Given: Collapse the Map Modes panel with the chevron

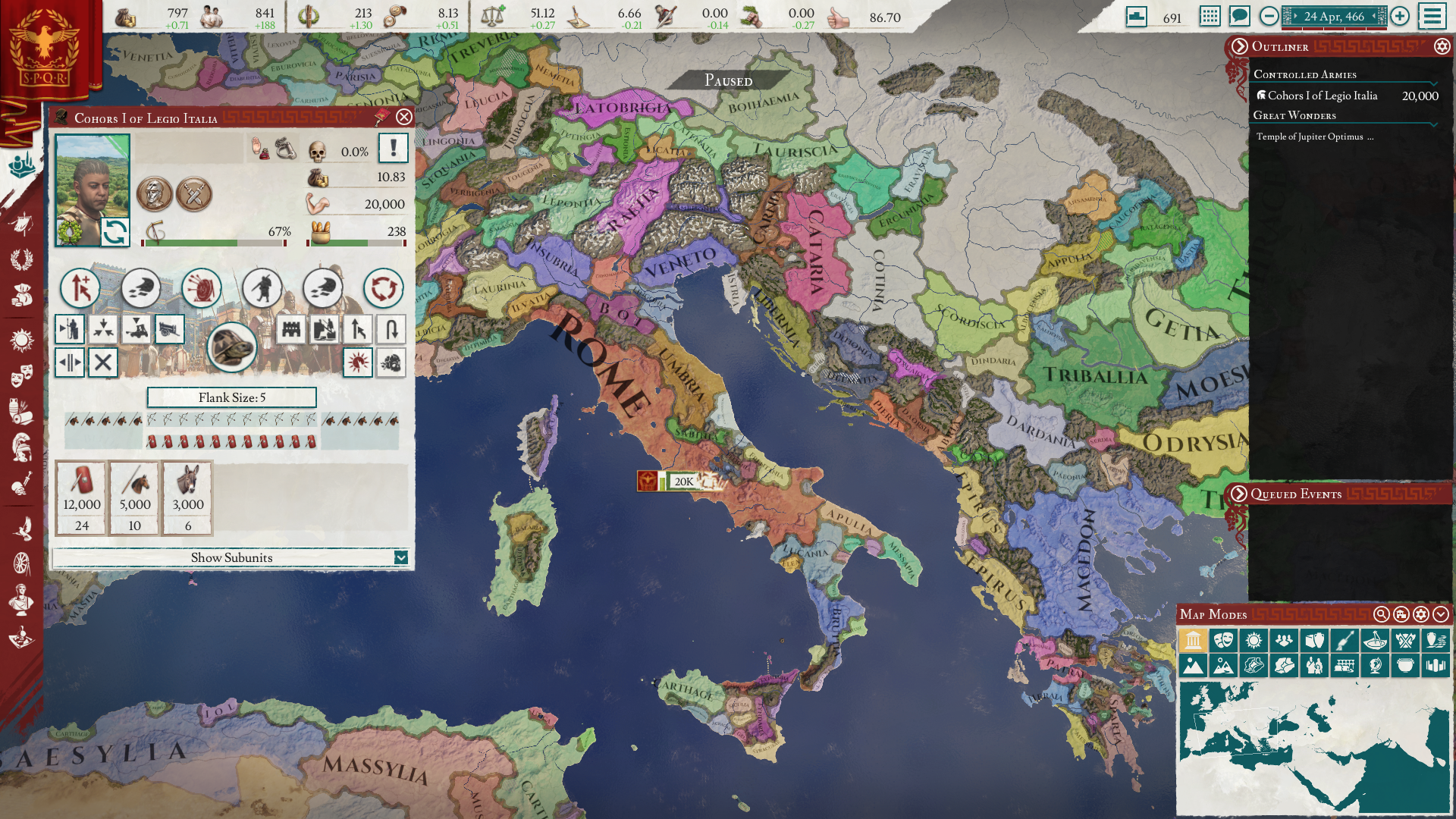Looking at the screenshot, I should tap(1440, 614).
